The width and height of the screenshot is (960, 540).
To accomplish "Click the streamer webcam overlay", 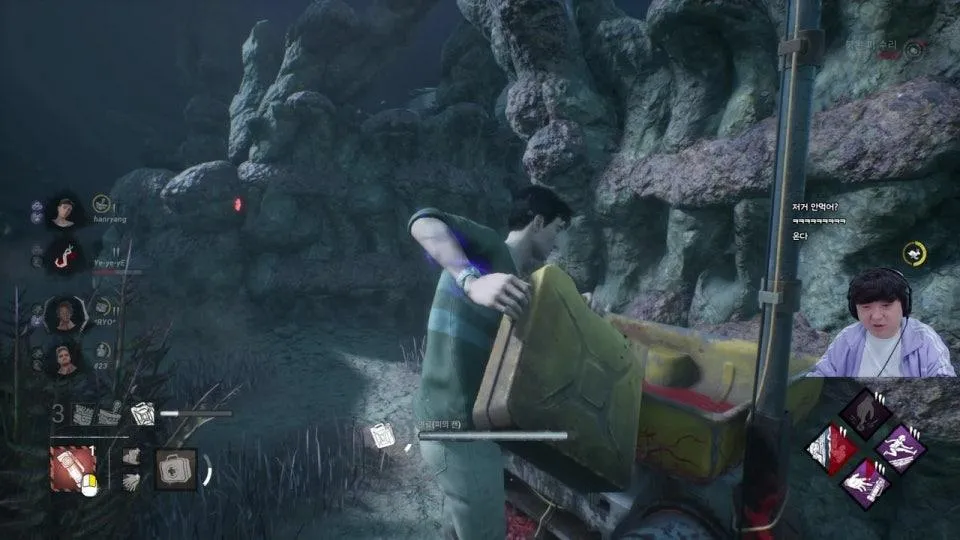I will [x=880, y=322].
